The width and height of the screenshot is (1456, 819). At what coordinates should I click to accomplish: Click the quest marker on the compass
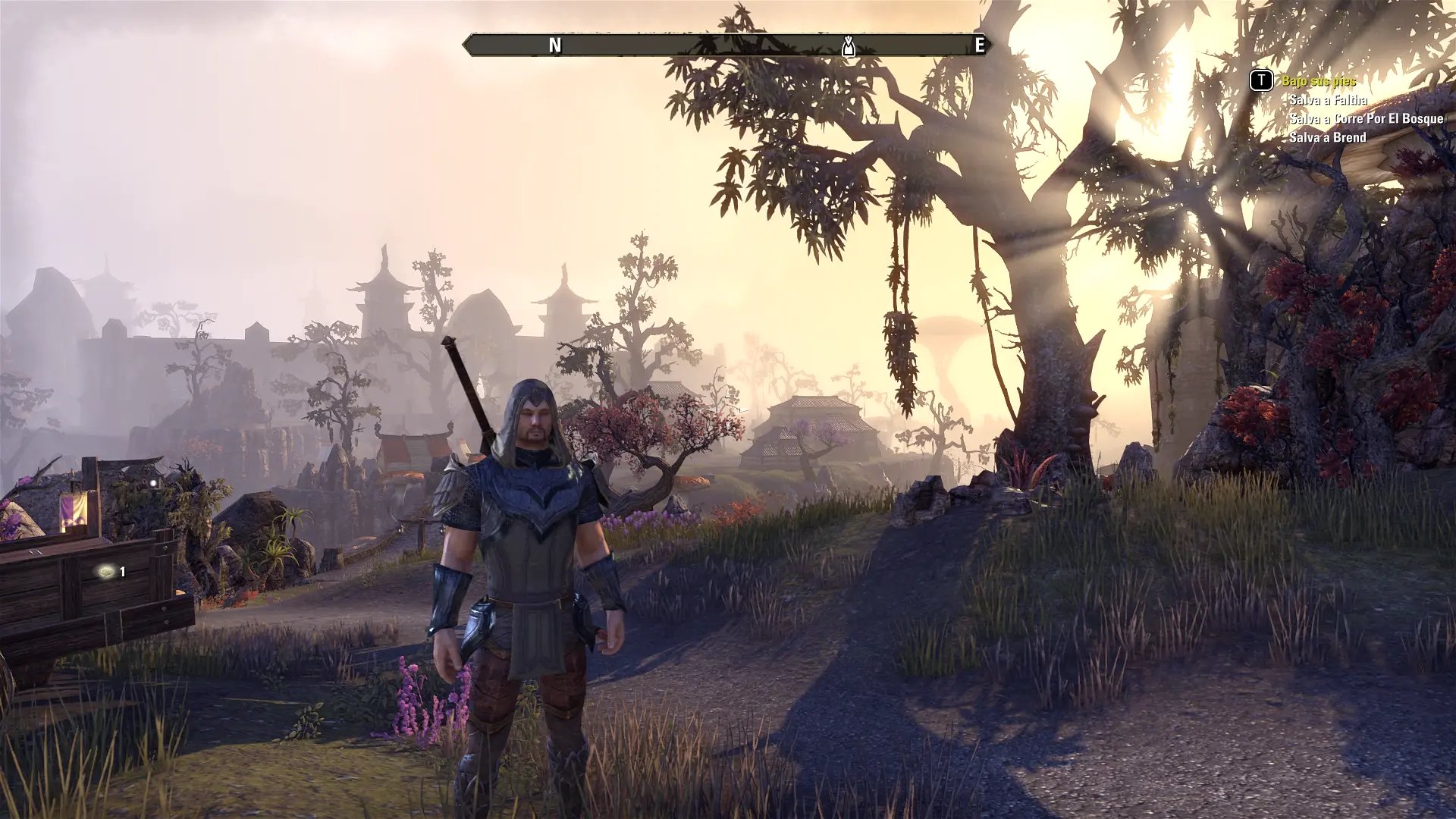pyautogui.click(x=849, y=46)
